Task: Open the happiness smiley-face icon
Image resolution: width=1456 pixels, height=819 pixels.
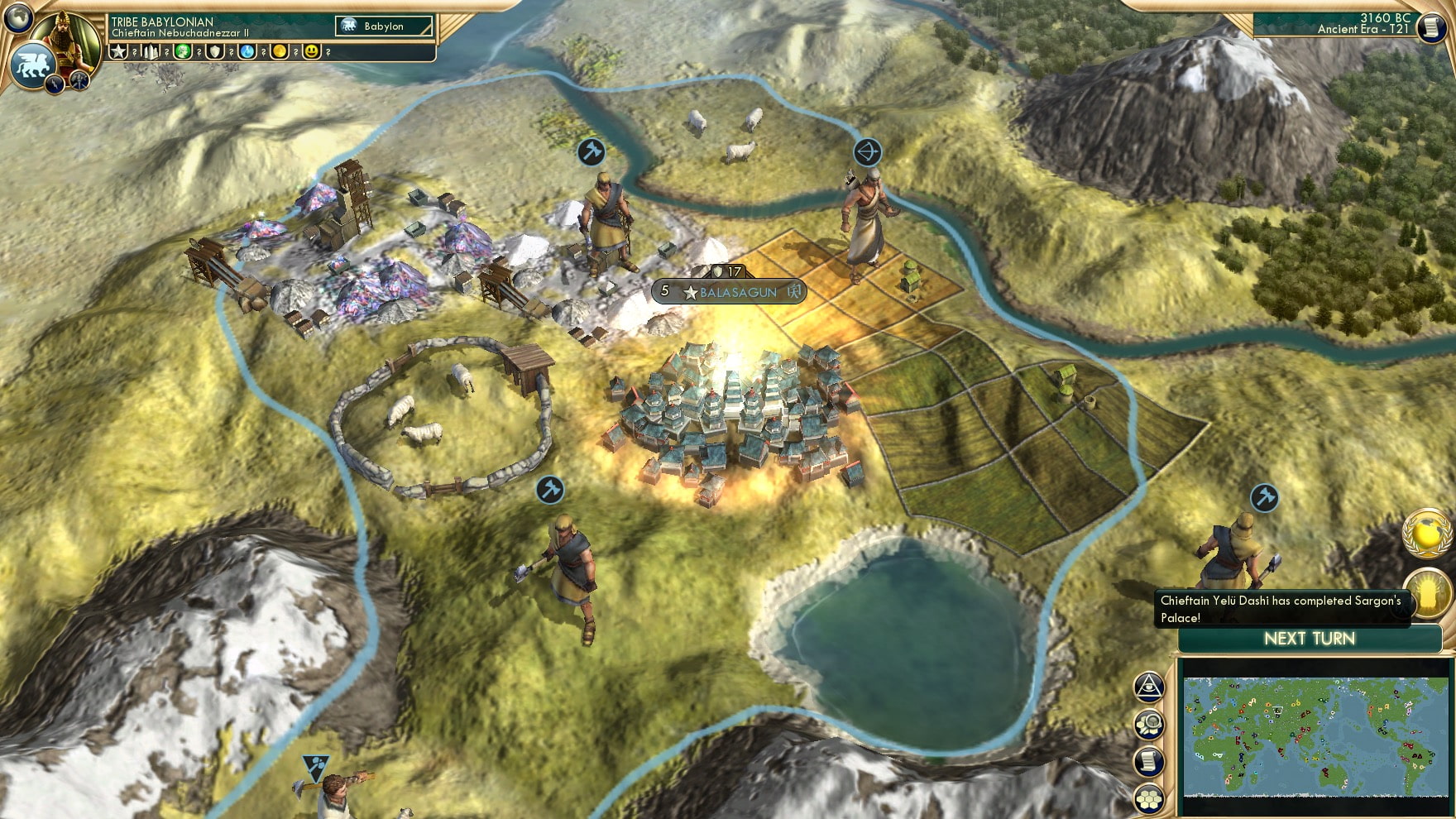Action: click(x=312, y=51)
